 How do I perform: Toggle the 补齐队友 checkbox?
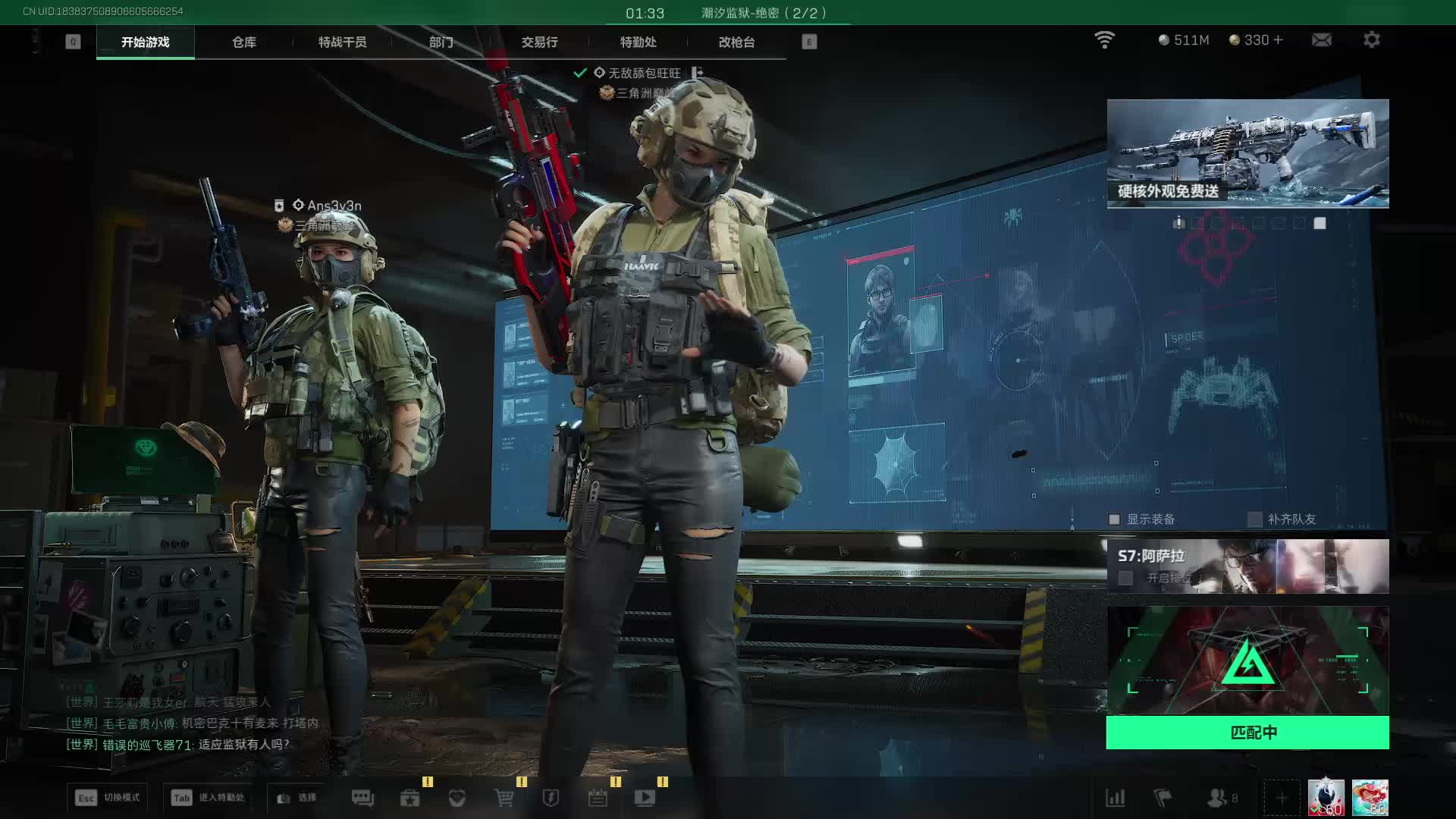tap(1255, 519)
